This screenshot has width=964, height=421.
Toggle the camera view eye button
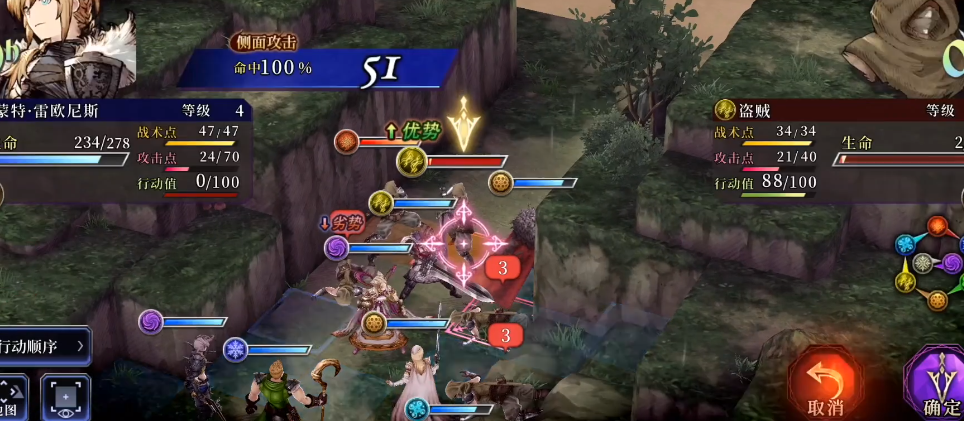click(x=65, y=397)
